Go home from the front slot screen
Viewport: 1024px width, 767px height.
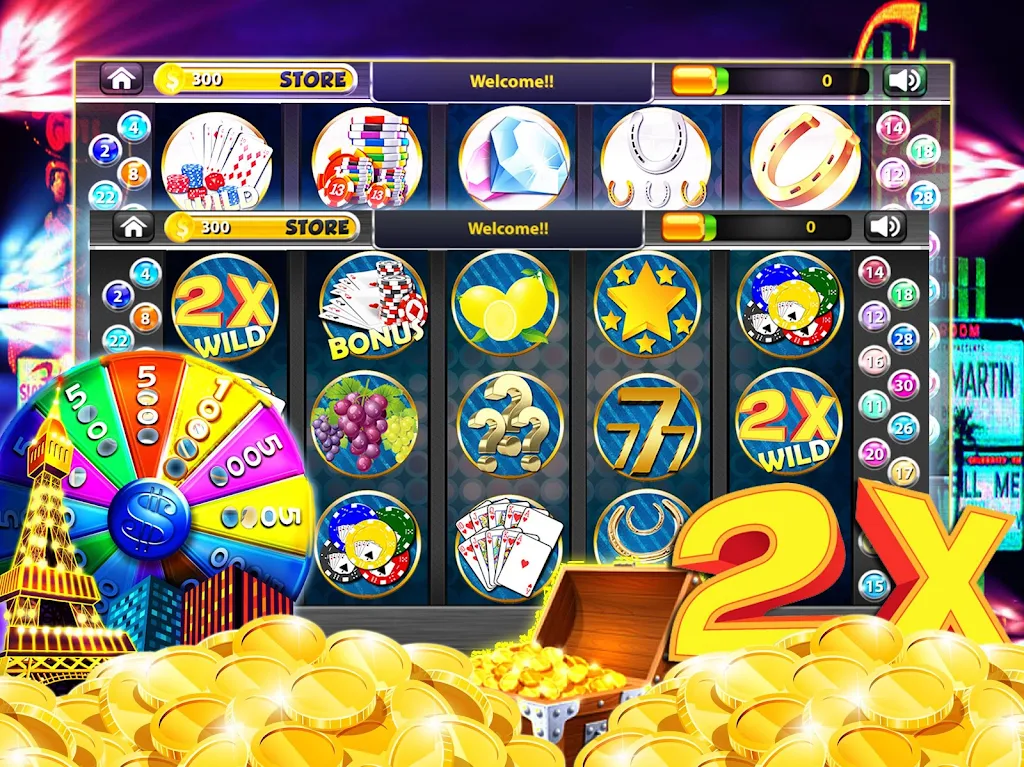coord(133,227)
